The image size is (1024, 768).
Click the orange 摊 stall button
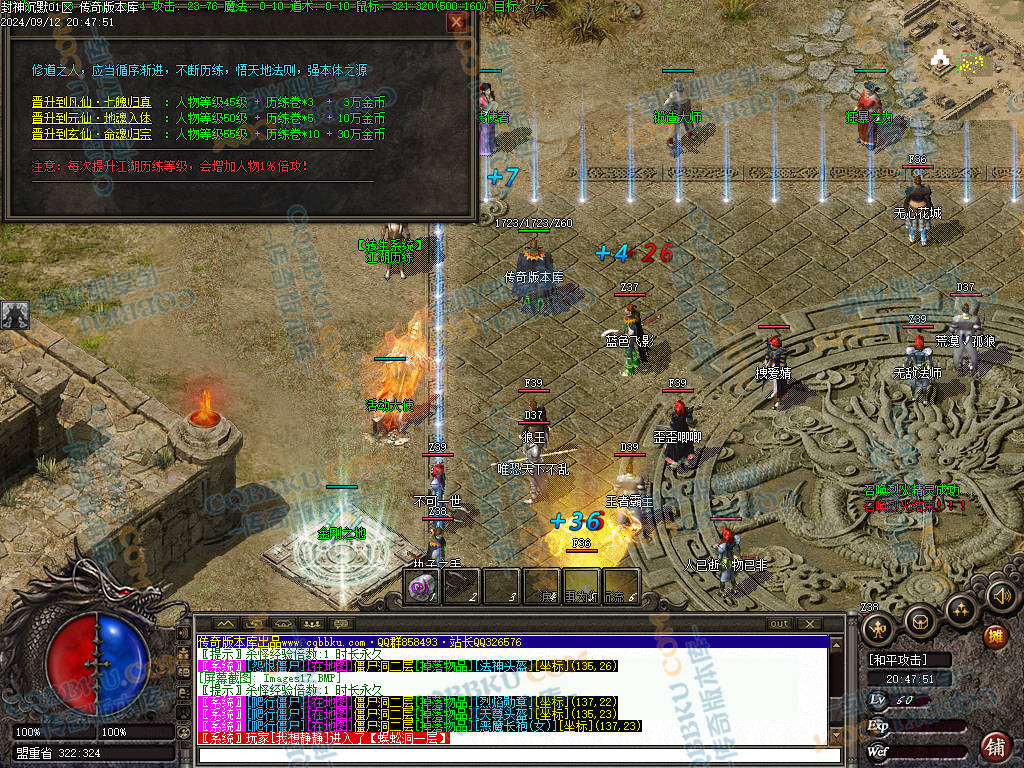[994, 636]
